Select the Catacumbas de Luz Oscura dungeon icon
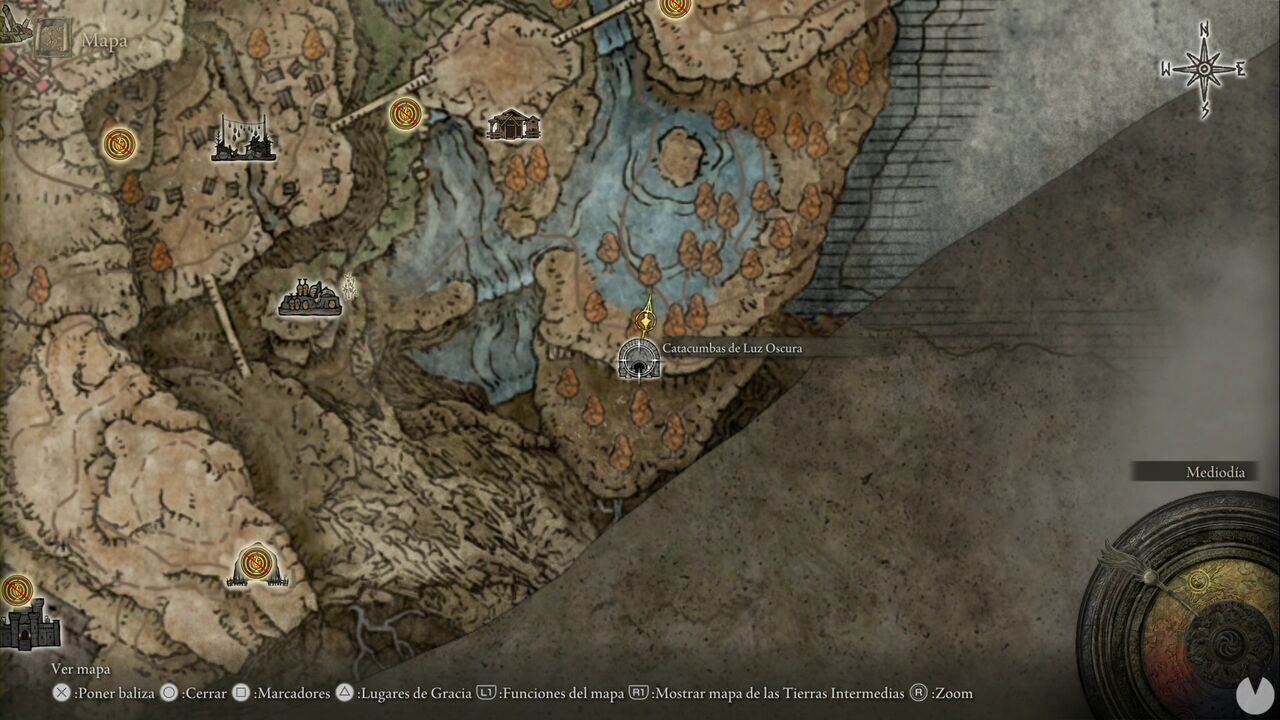Image resolution: width=1280 pixels, height=720 pixels. [637, 362]
